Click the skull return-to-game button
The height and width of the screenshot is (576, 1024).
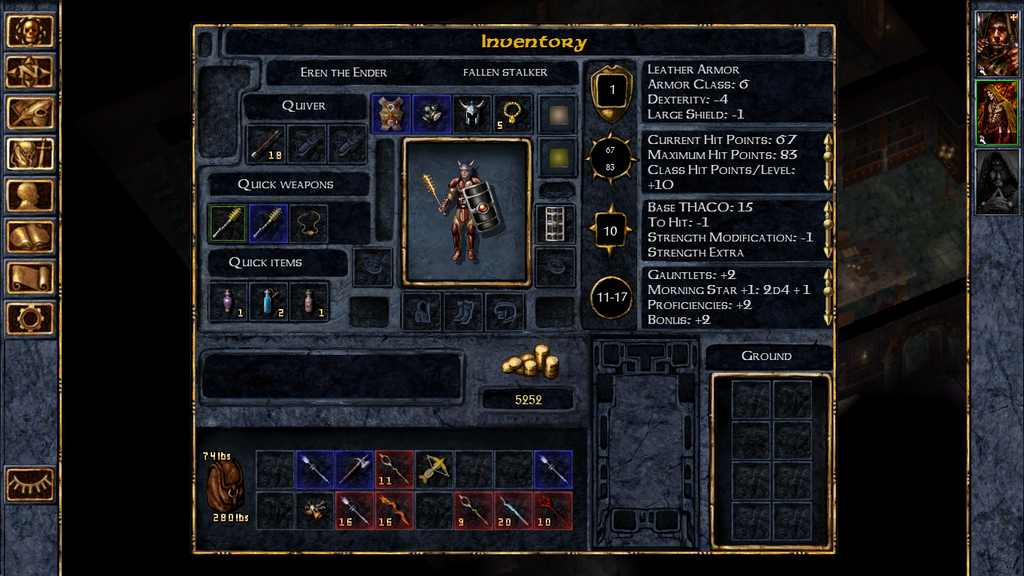click(30, 31)
